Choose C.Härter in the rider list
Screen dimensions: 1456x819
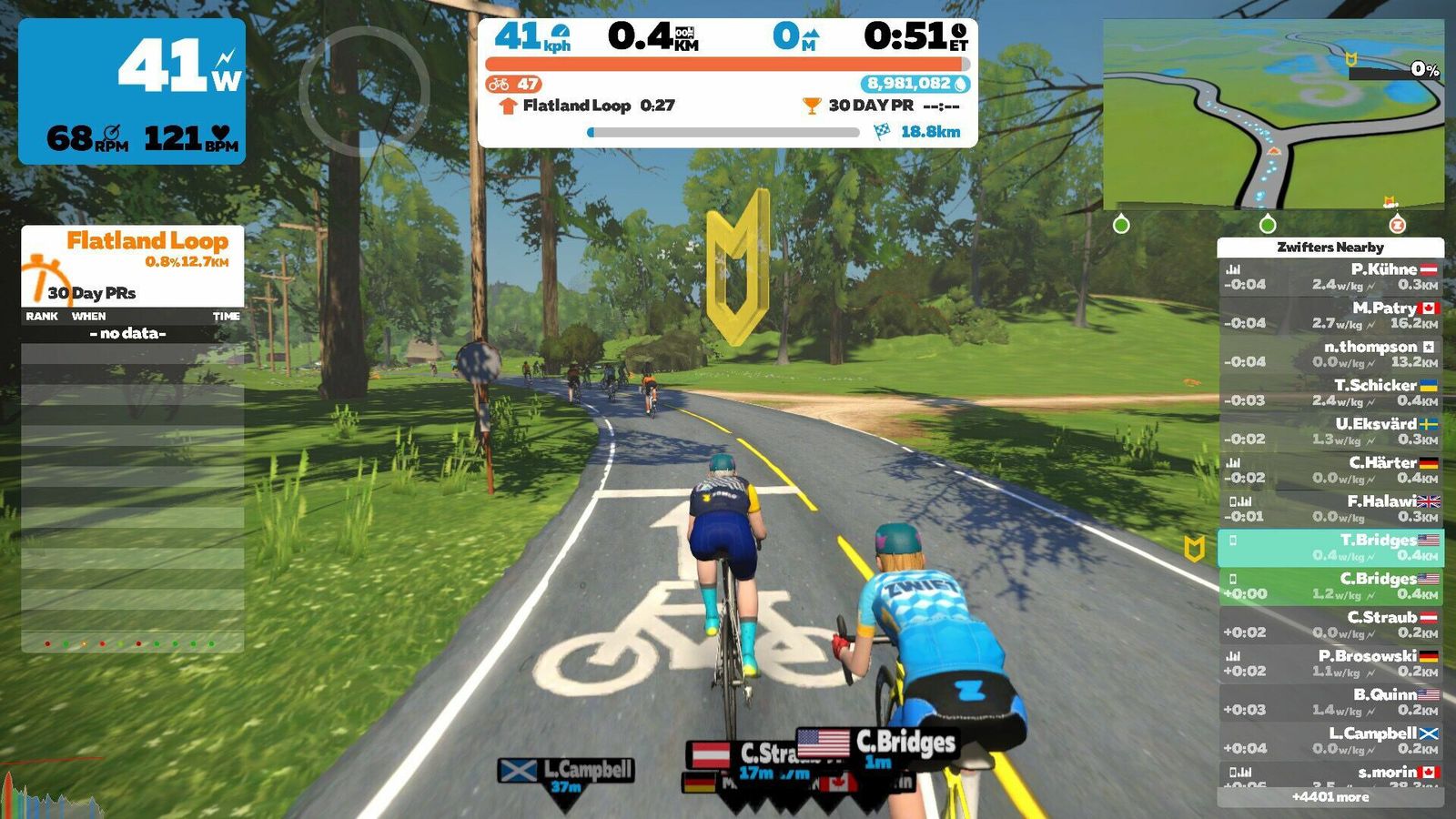coord(1330,470)
